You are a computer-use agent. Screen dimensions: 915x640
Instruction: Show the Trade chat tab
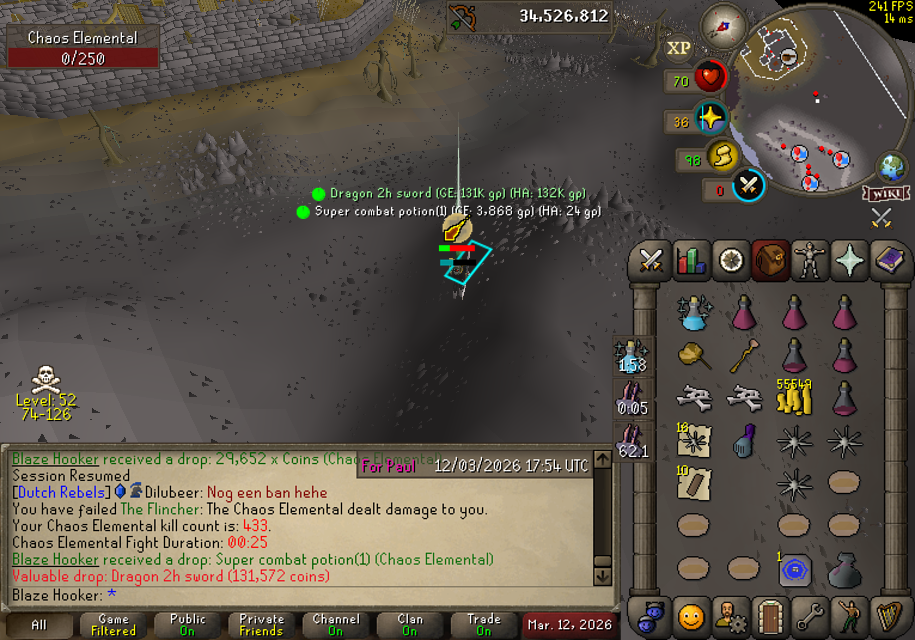coord(484,625)
